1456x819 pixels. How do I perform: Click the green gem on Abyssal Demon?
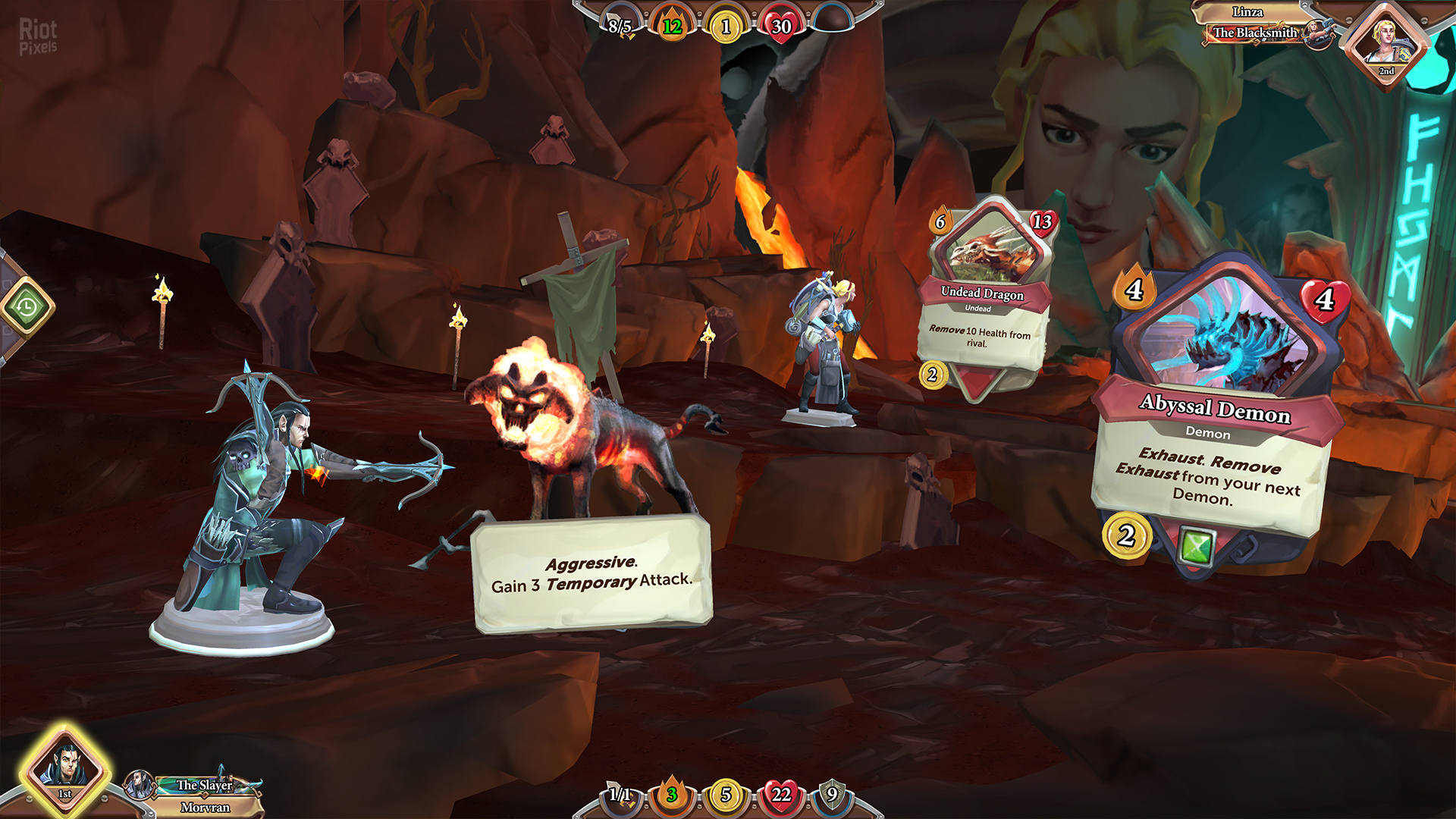1197,547
